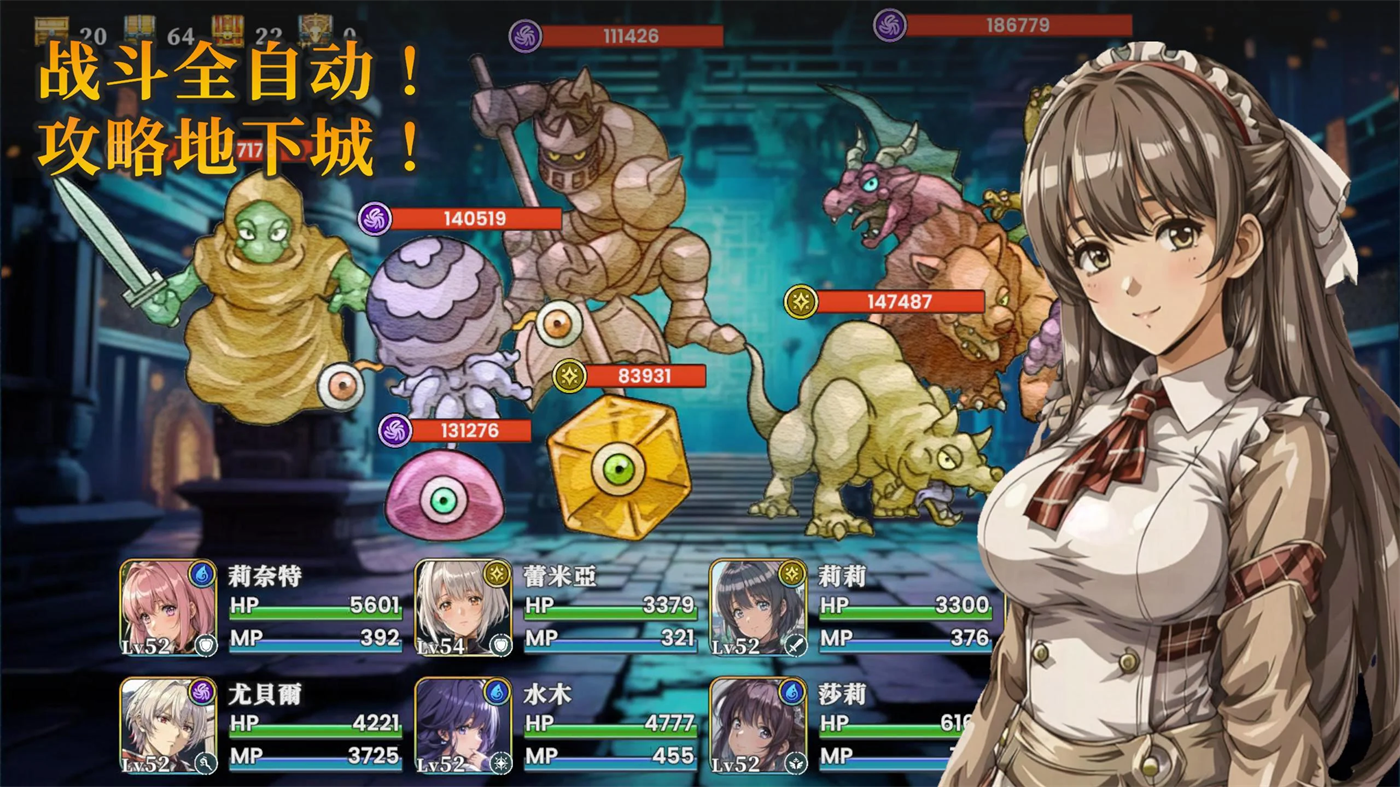Click the star skill icon on 水木's portrait
Viewport: 1400px width, 787px height.
pyautogui.click(x=500, y=761)
